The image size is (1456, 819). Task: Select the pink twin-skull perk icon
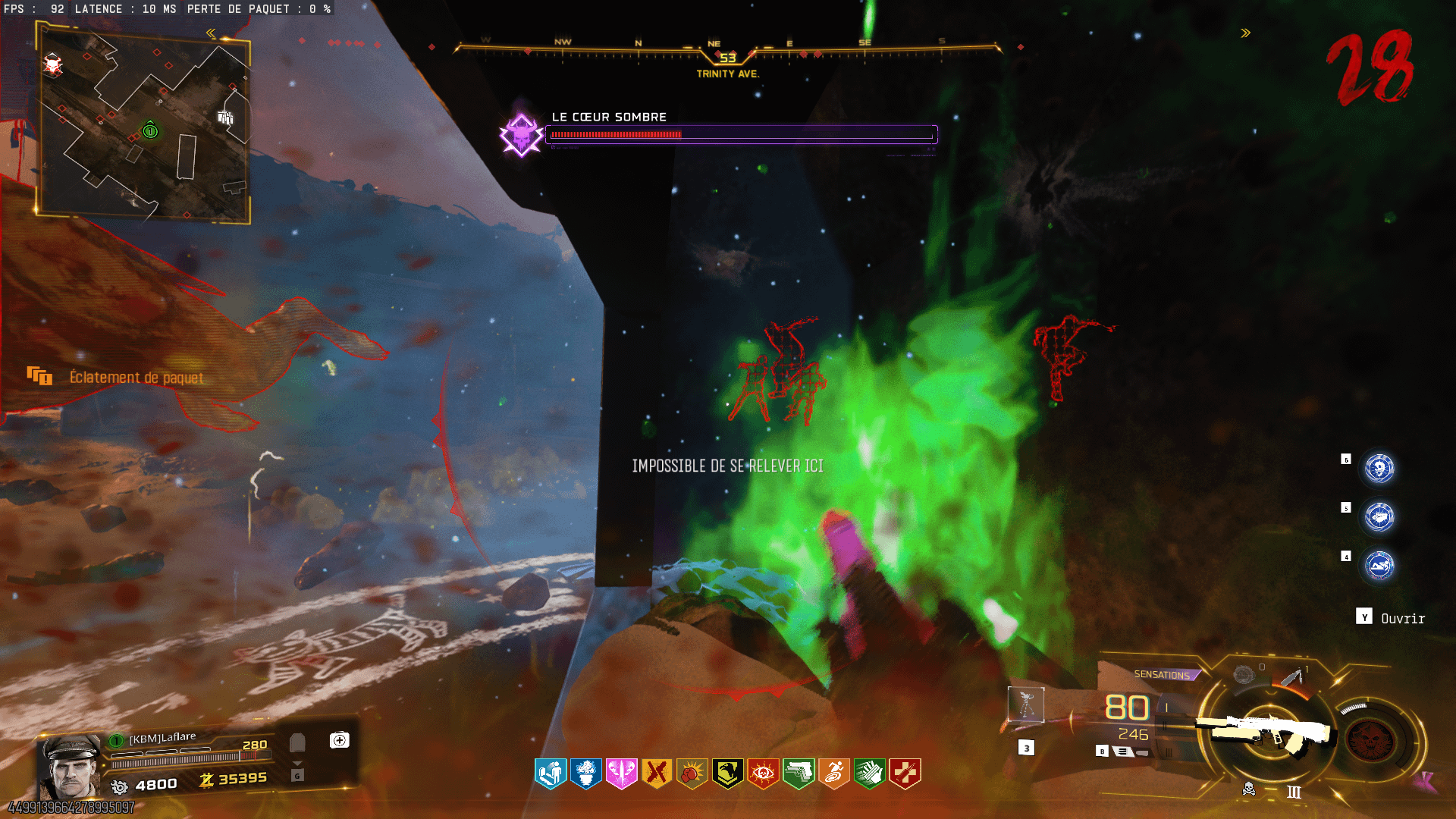click(622, 773)
